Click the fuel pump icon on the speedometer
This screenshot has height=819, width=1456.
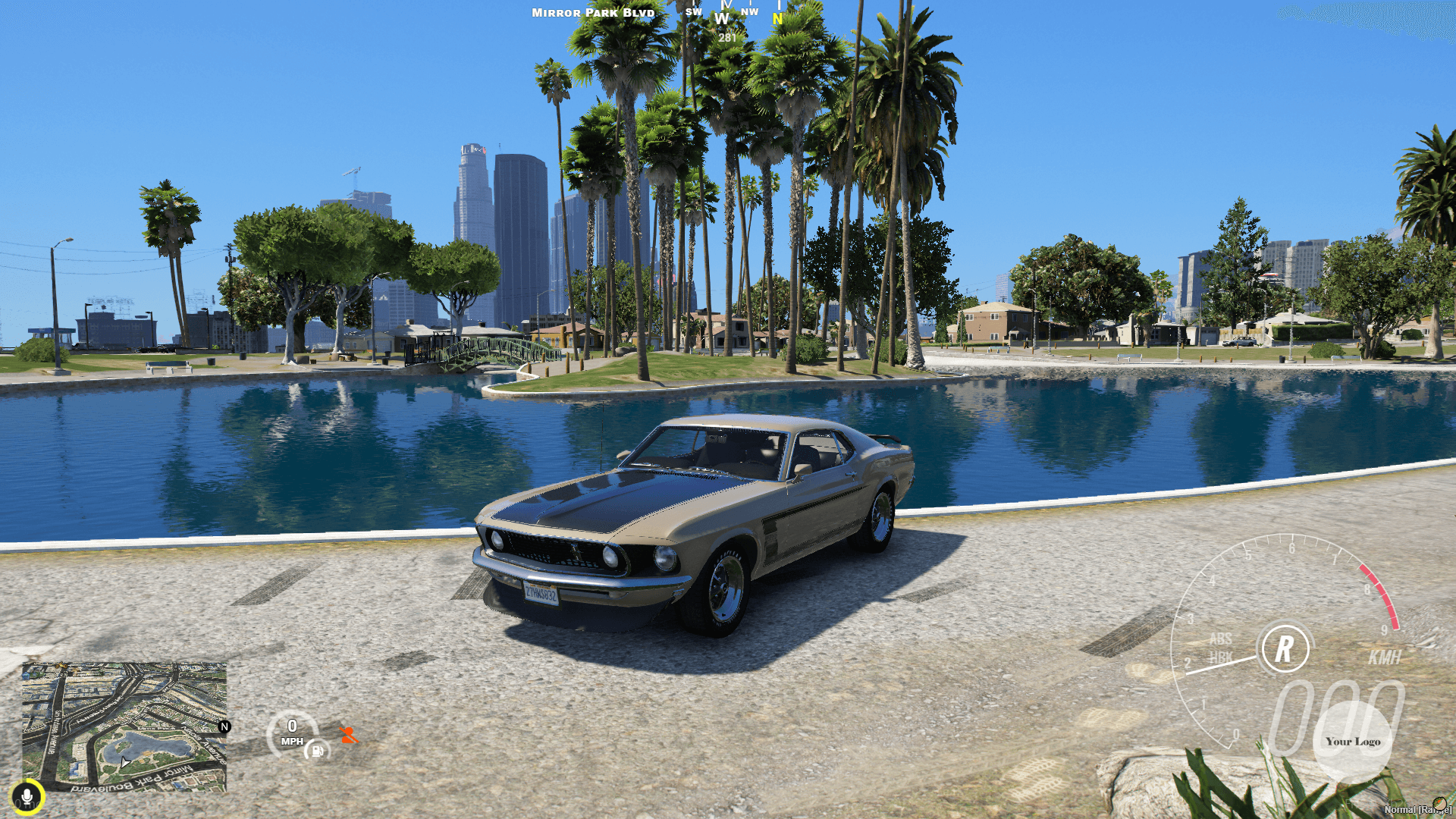coord(316,751)
